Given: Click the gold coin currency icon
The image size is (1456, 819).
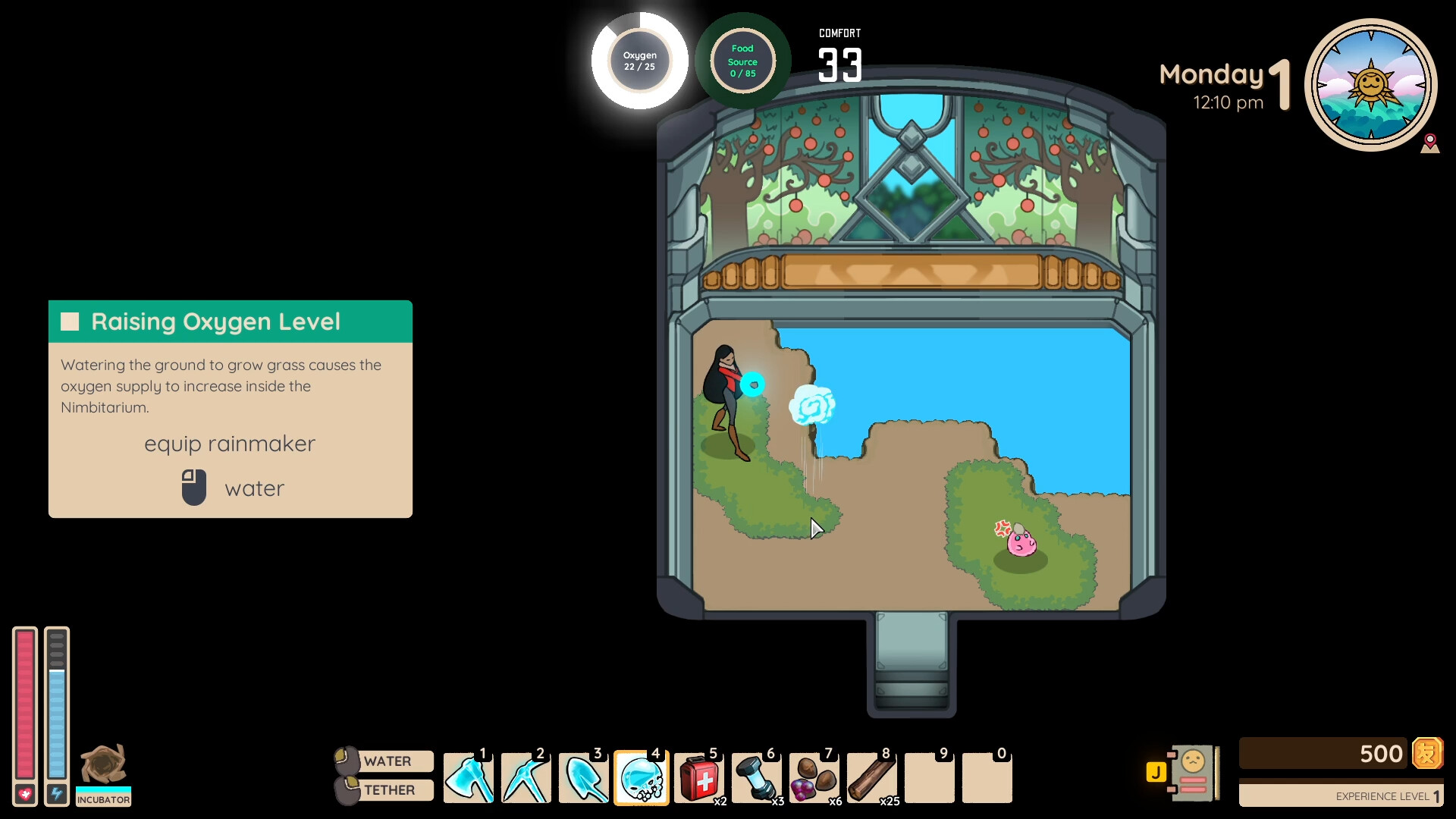Looking at the screenshot, I should [1427, 754].
